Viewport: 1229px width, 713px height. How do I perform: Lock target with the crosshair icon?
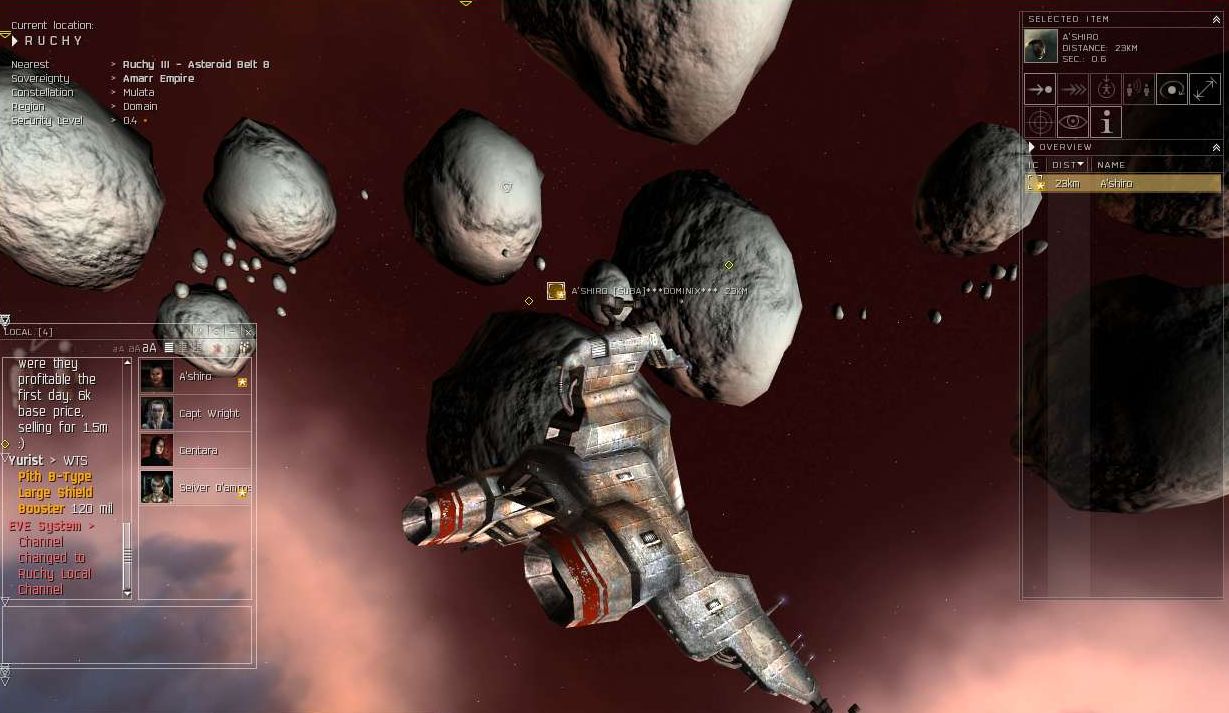[1040, 123]
